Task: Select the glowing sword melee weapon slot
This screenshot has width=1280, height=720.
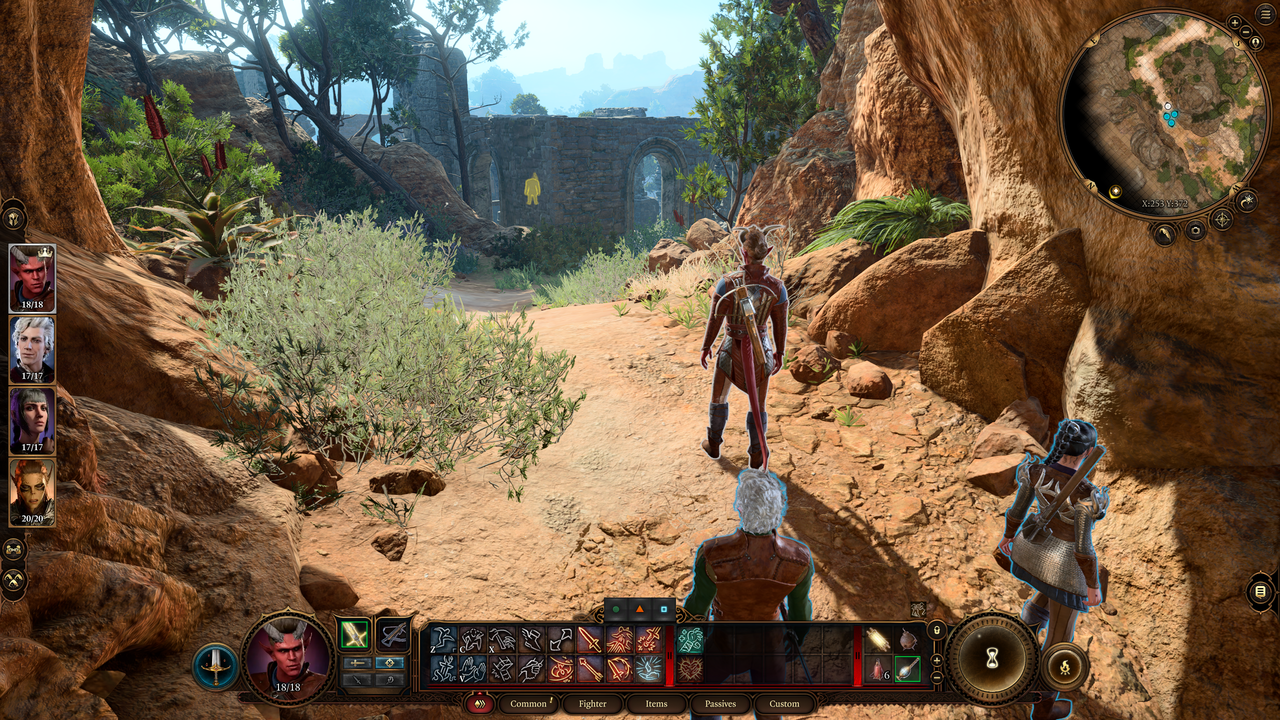Action: coord(354,634)
